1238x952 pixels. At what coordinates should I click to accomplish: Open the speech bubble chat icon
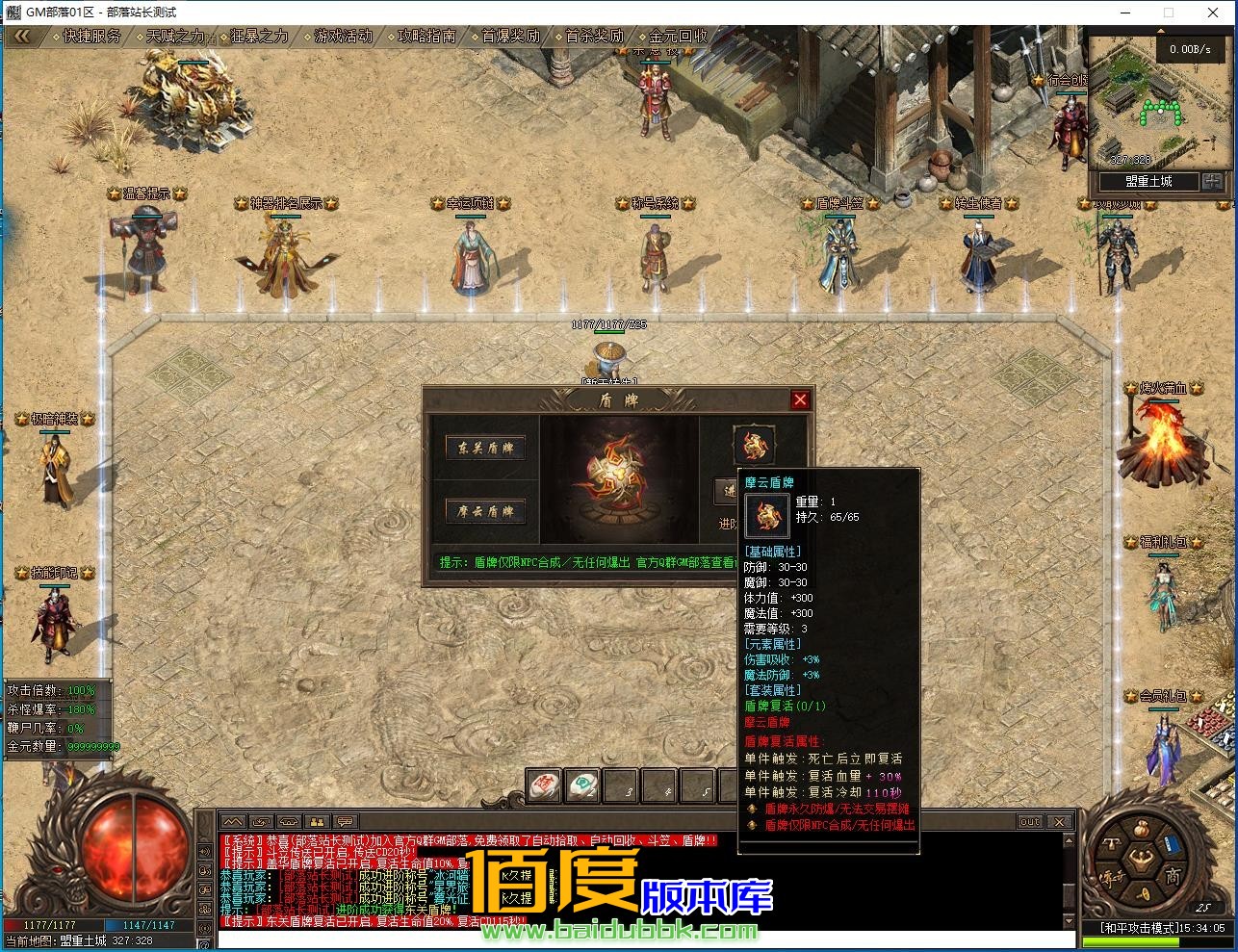[x=345, y=822]
